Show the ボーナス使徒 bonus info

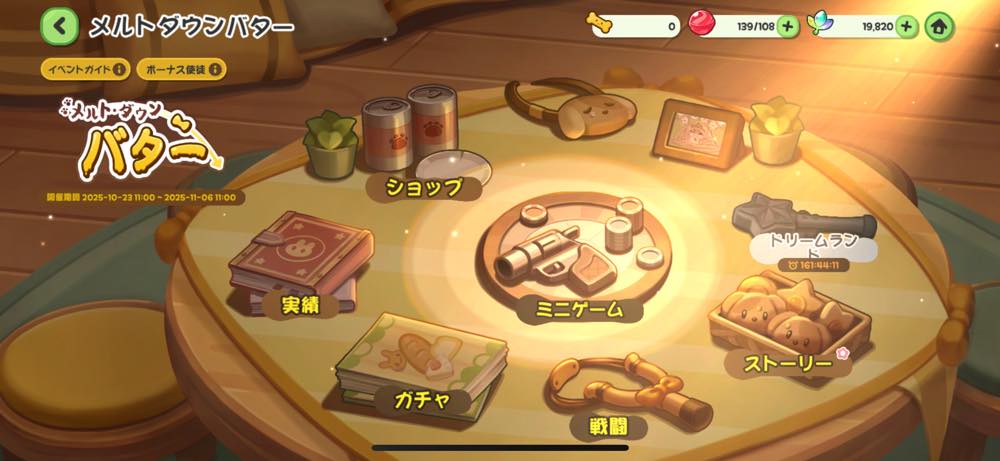click(180, 69)
